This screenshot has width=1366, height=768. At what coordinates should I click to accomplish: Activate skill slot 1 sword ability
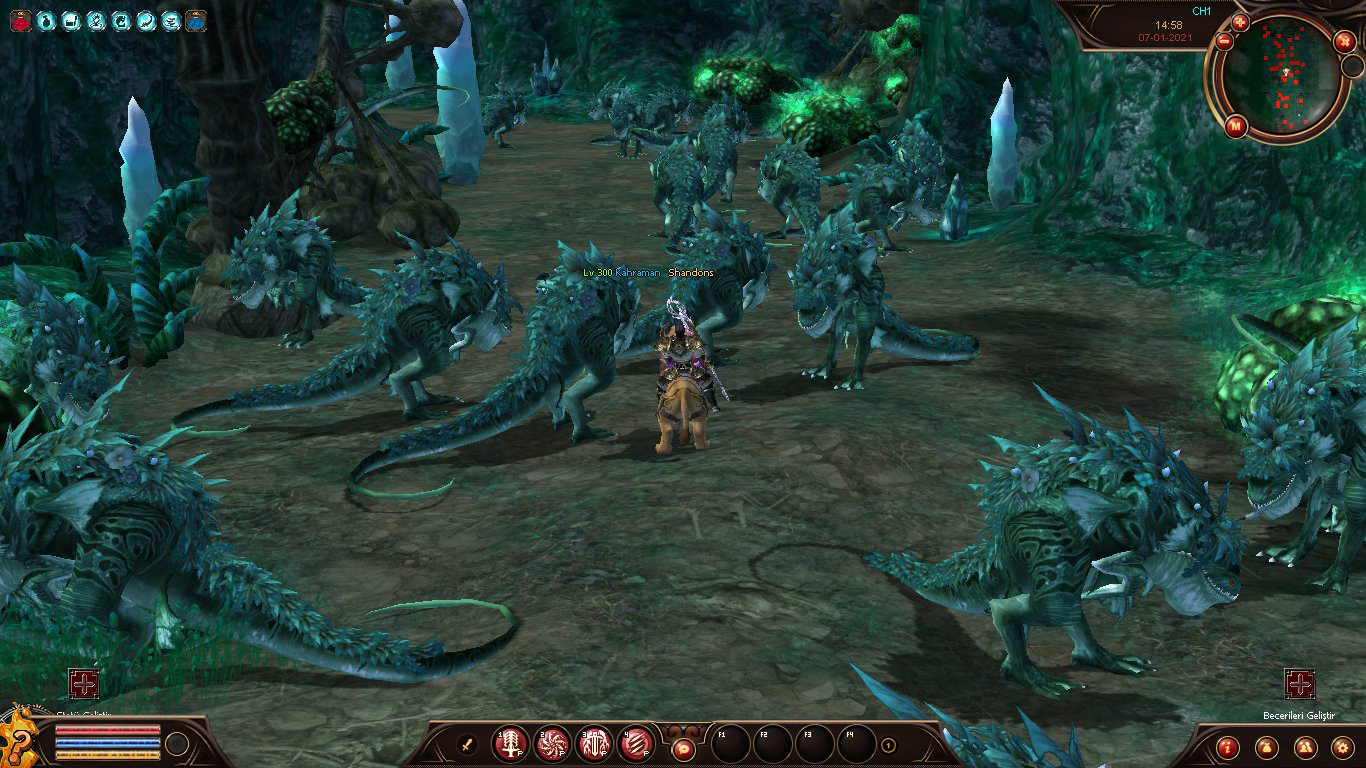pyautogui.click(x=511, y=744)
